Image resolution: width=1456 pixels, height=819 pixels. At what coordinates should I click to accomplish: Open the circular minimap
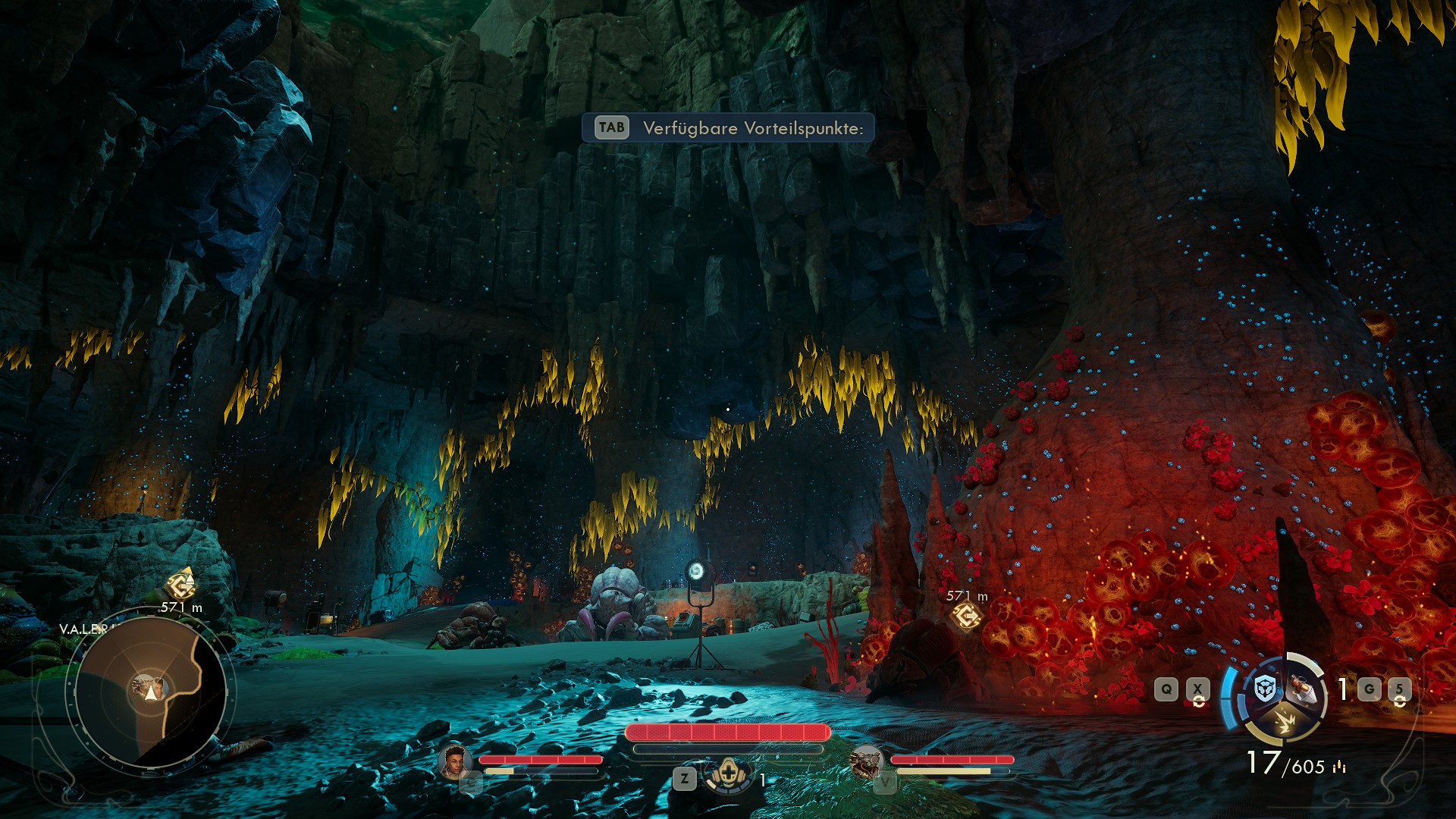[150, 690]
